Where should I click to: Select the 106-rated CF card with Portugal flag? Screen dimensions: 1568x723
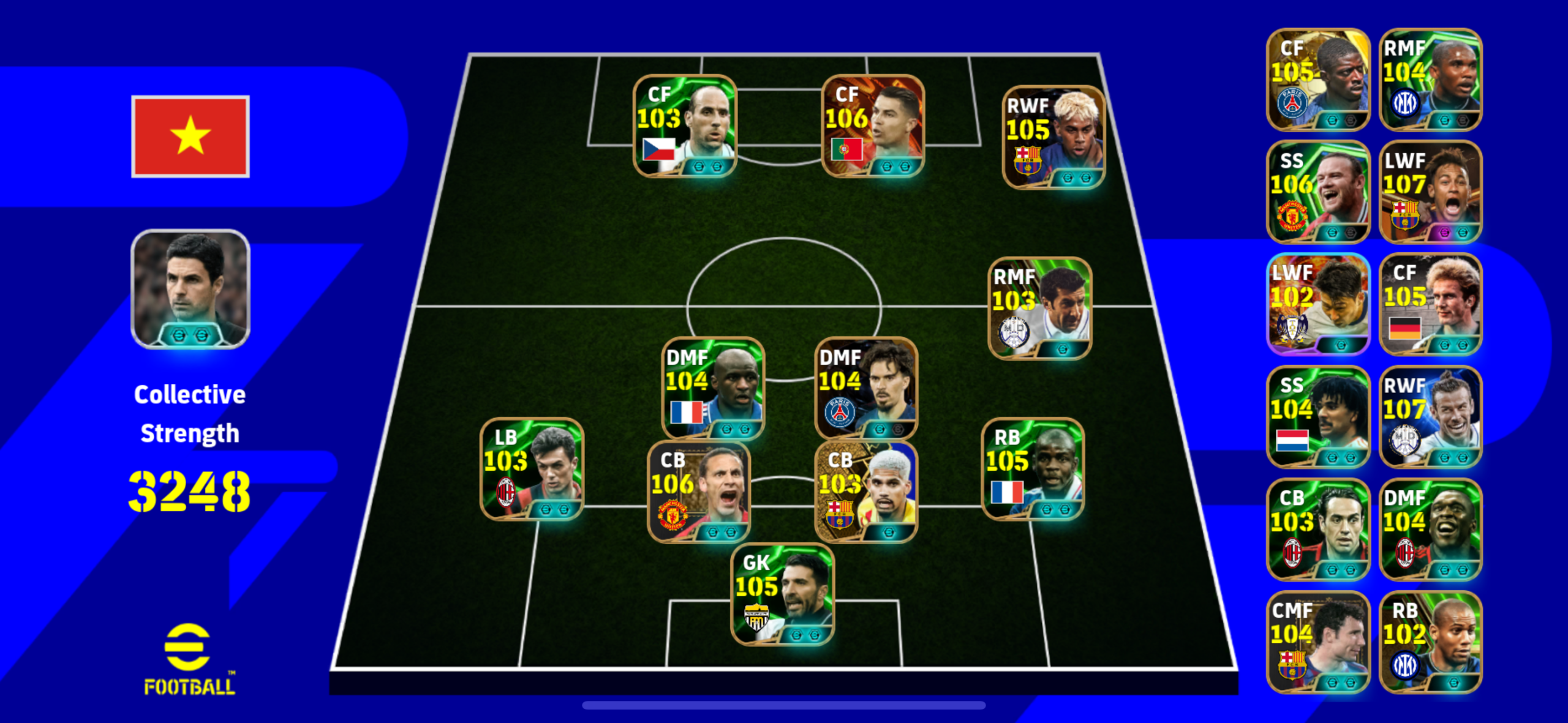tap(872, 126)
